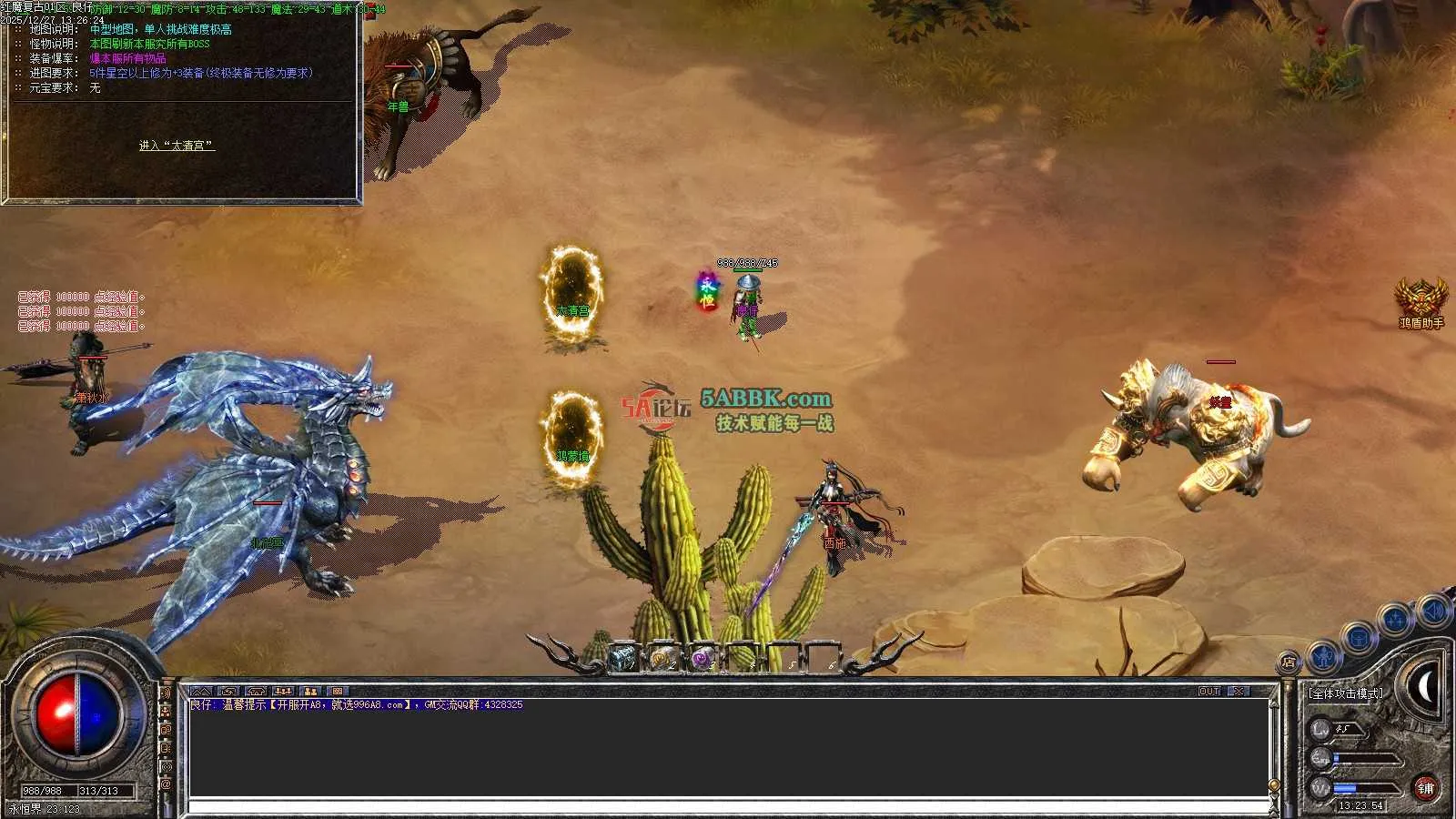Close the chat panel with the X button
This screenshot has height=819, width=1456.
pyautogui.click(x=1239, y=692)
